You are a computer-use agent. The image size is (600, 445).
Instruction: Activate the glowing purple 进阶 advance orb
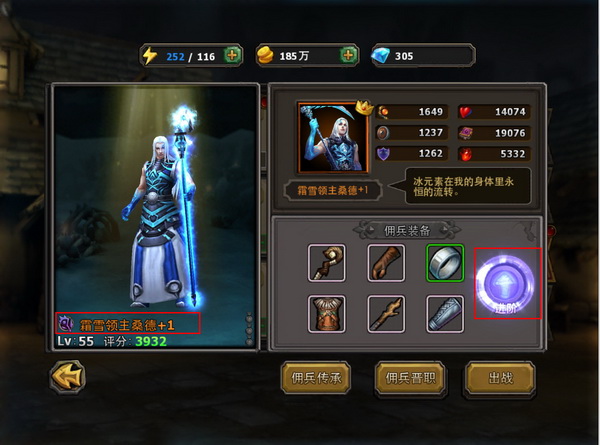coord(507,283)
